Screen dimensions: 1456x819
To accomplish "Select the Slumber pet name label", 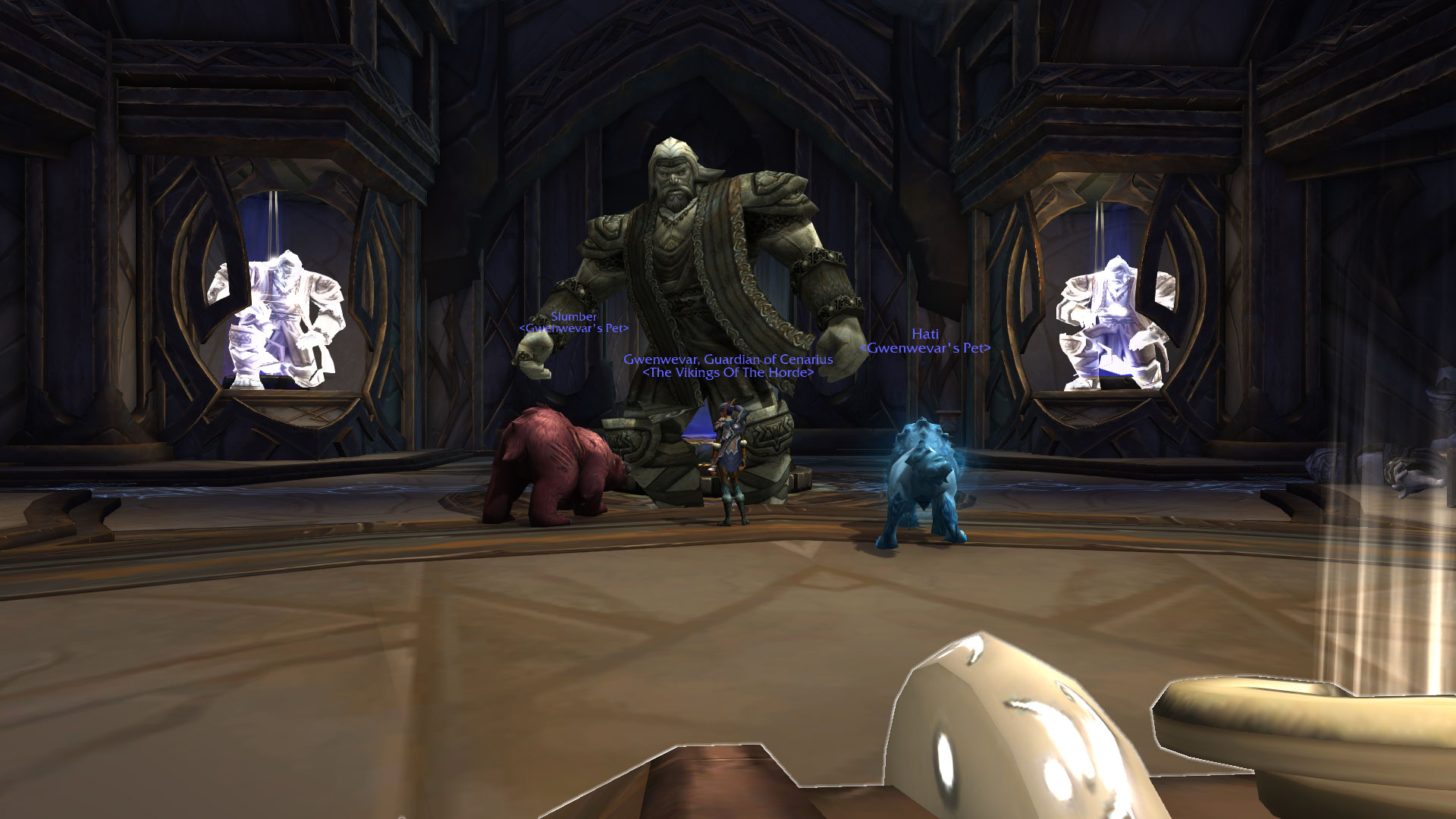I will coord(573,317).
